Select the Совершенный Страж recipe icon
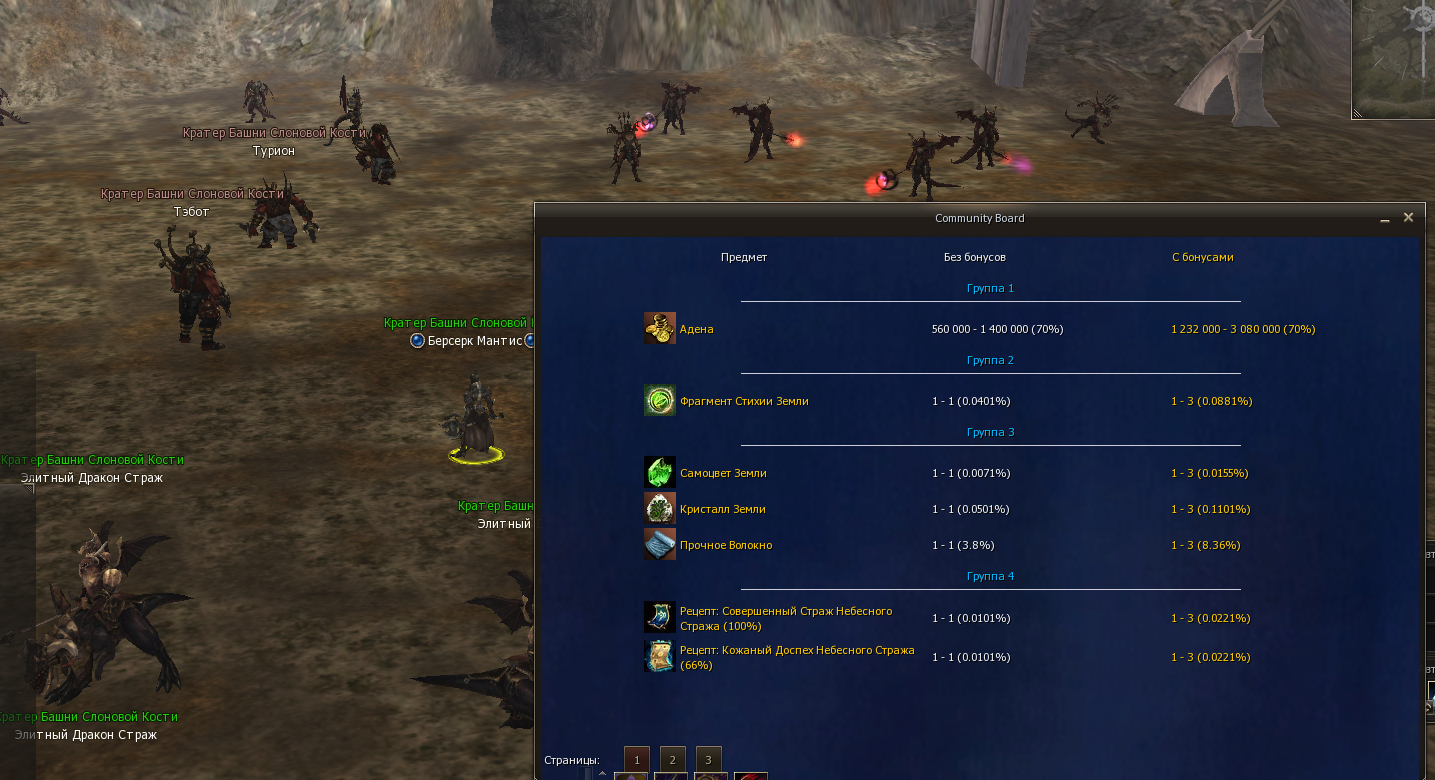The width and height of the screenshot is (1435, 780). click(660, 618)
